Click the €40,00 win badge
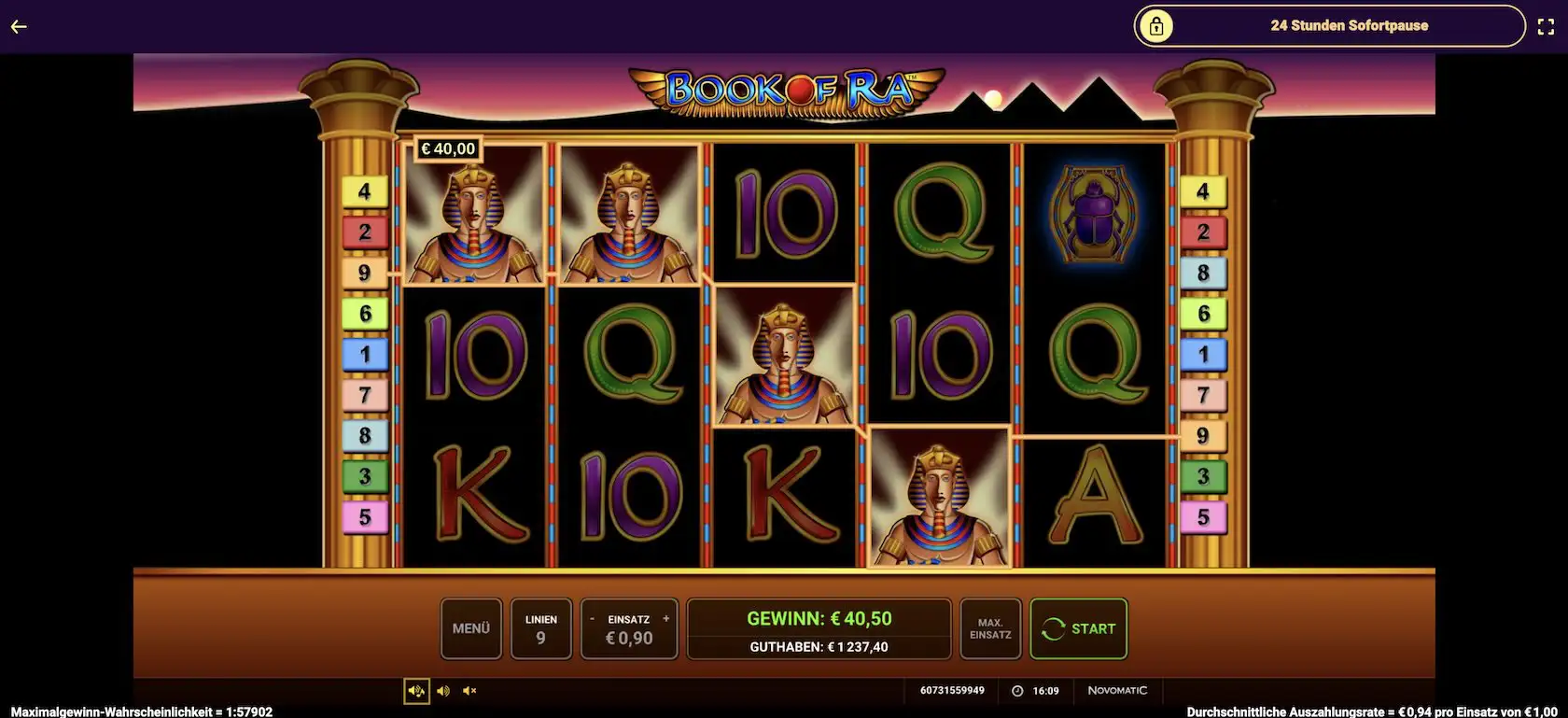This screenshot has height=718, width=1568. [449, 148]
